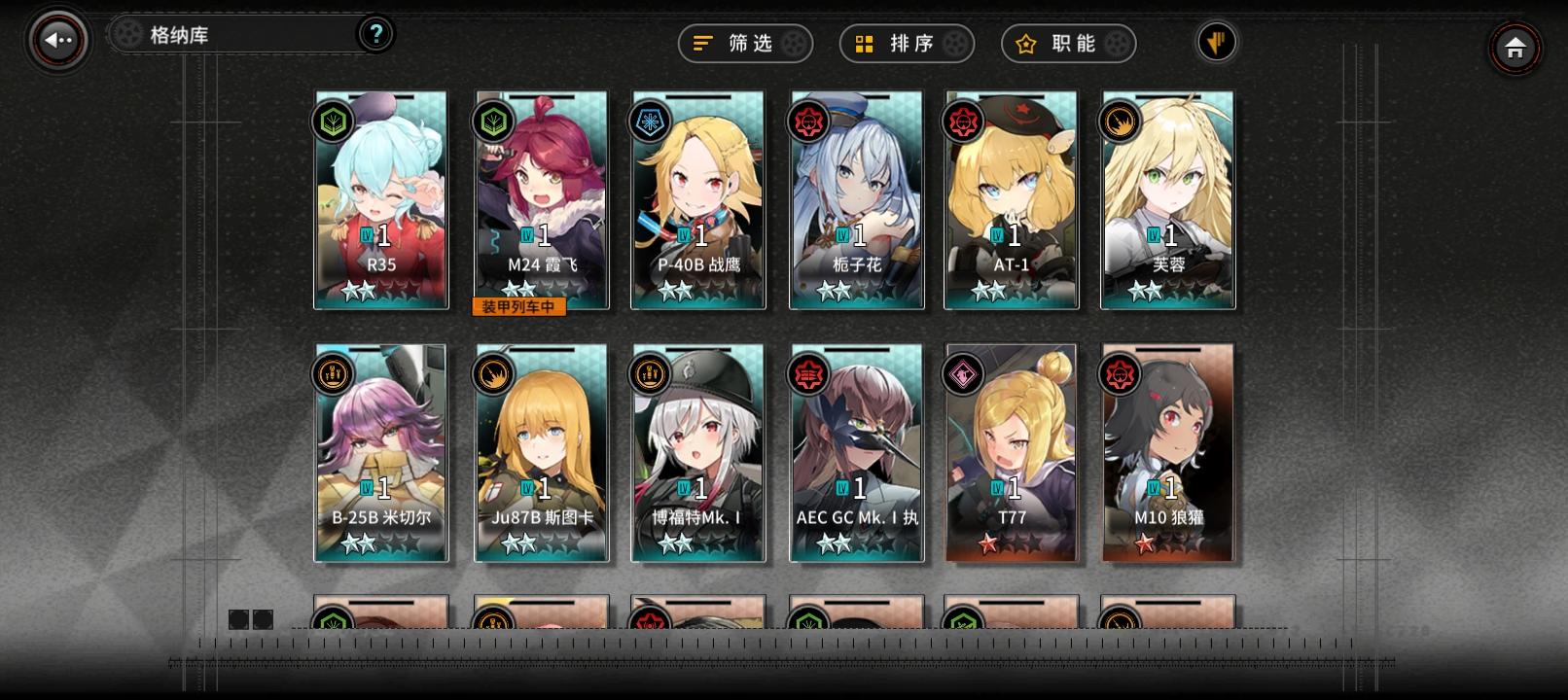Click the pink emblem on T77's card
The height and width of the screenshot is (700, 1568).
[961, 374]
